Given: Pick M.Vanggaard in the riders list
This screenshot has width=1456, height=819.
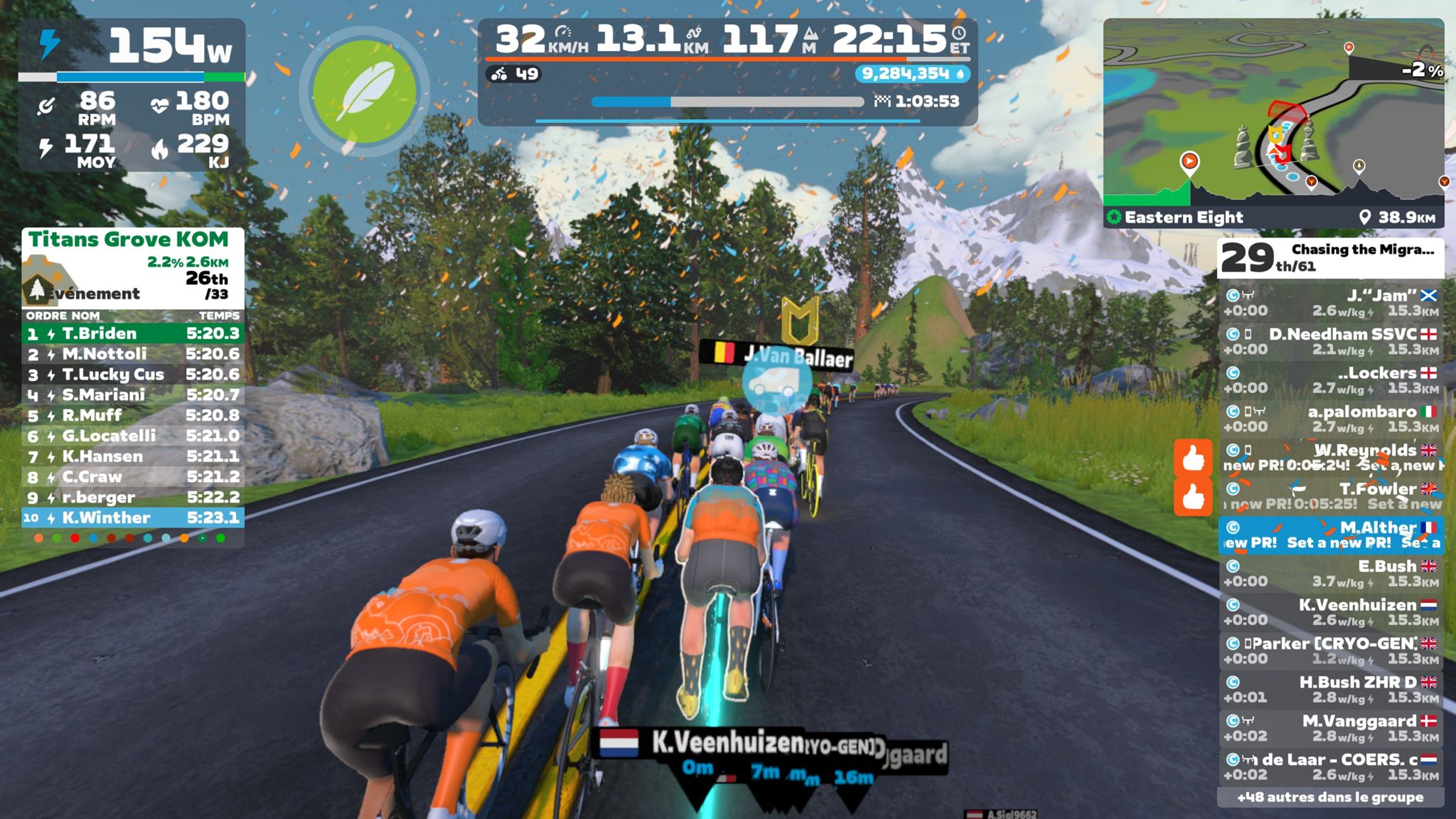Looking at the screenshot, I should point(1331,727).
